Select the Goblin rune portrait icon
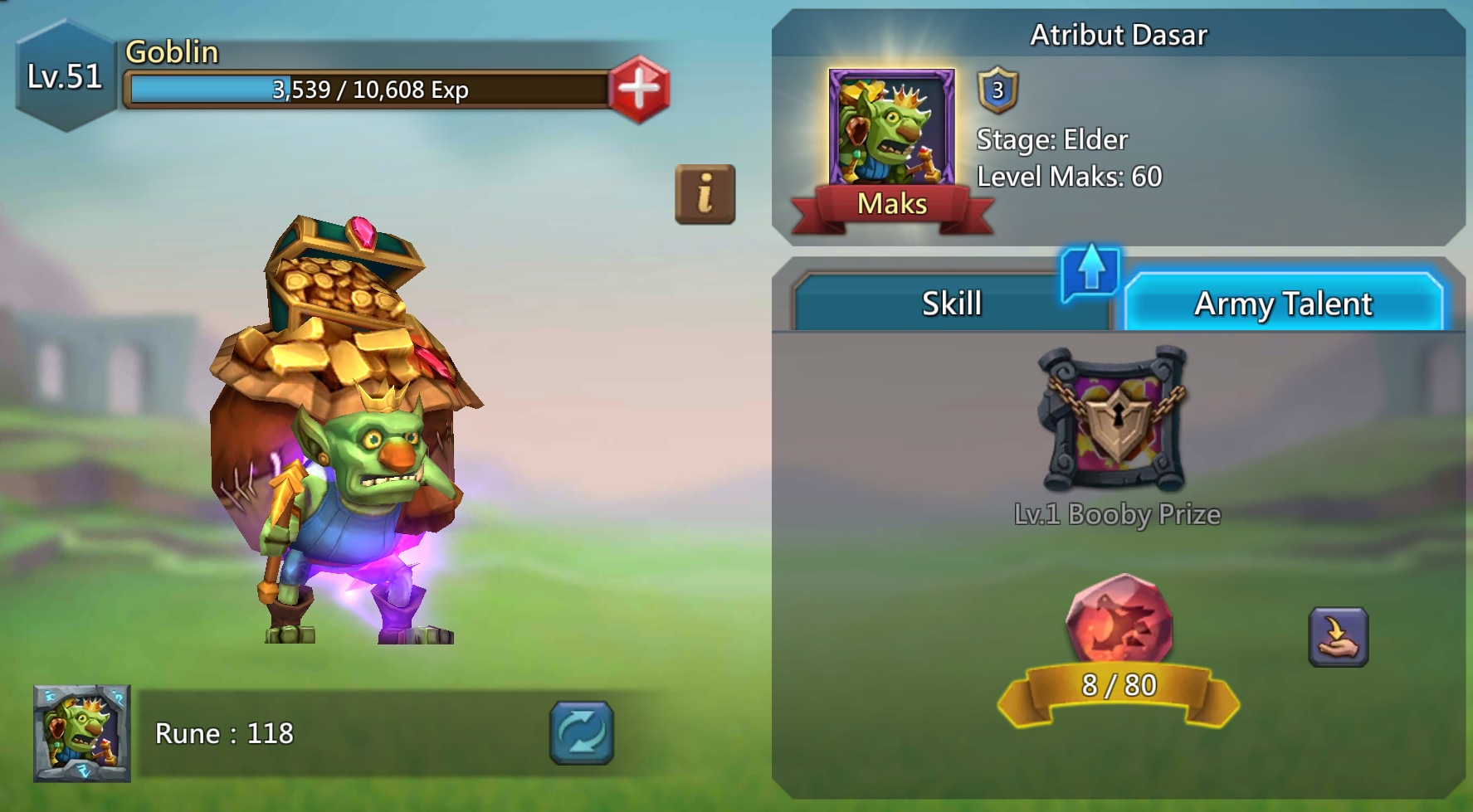1473x812 pixels. pos(82,733)
